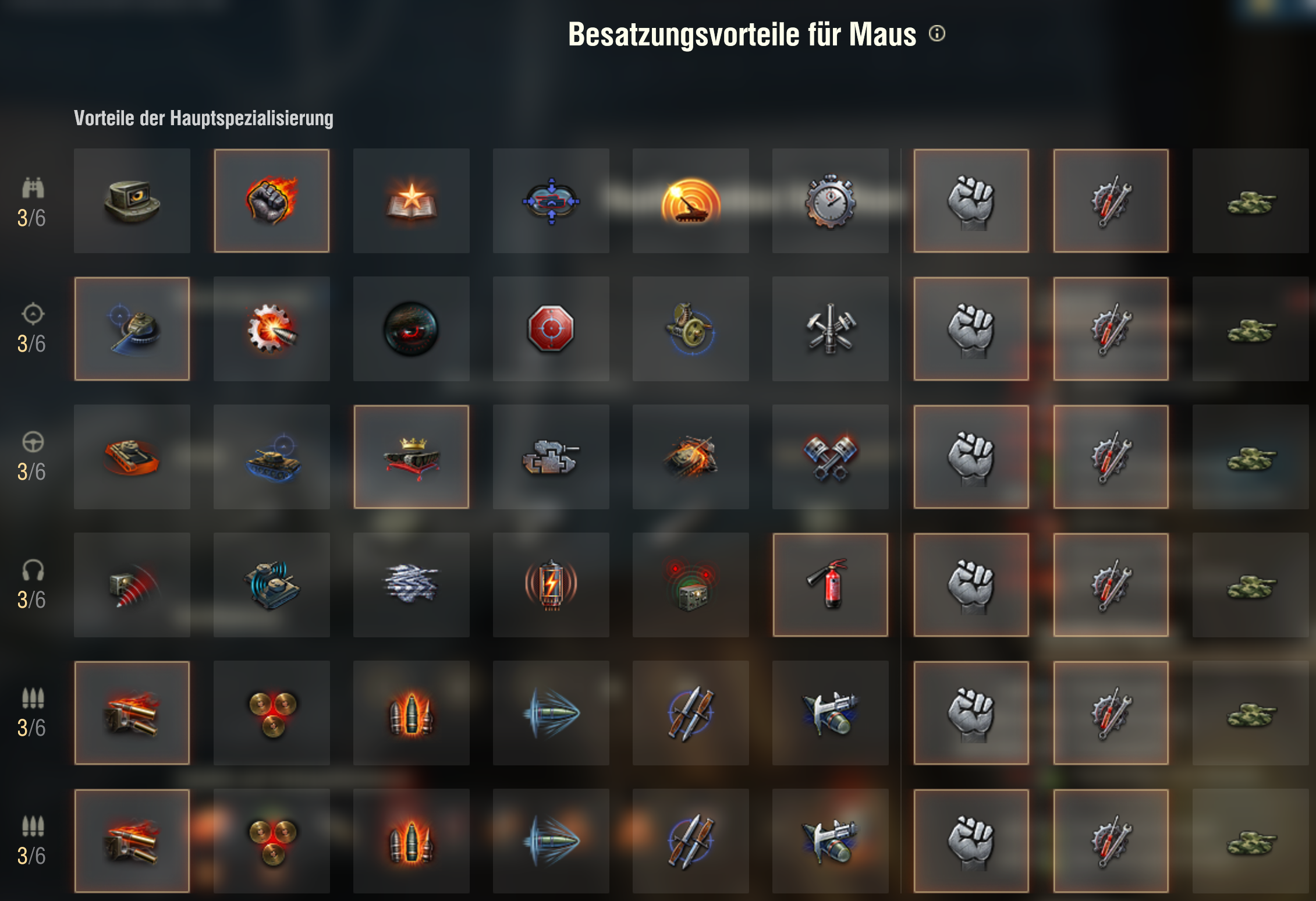Choose the dark red eye orb perk
The image size is (1316, 901).
(x=412, y=329)
